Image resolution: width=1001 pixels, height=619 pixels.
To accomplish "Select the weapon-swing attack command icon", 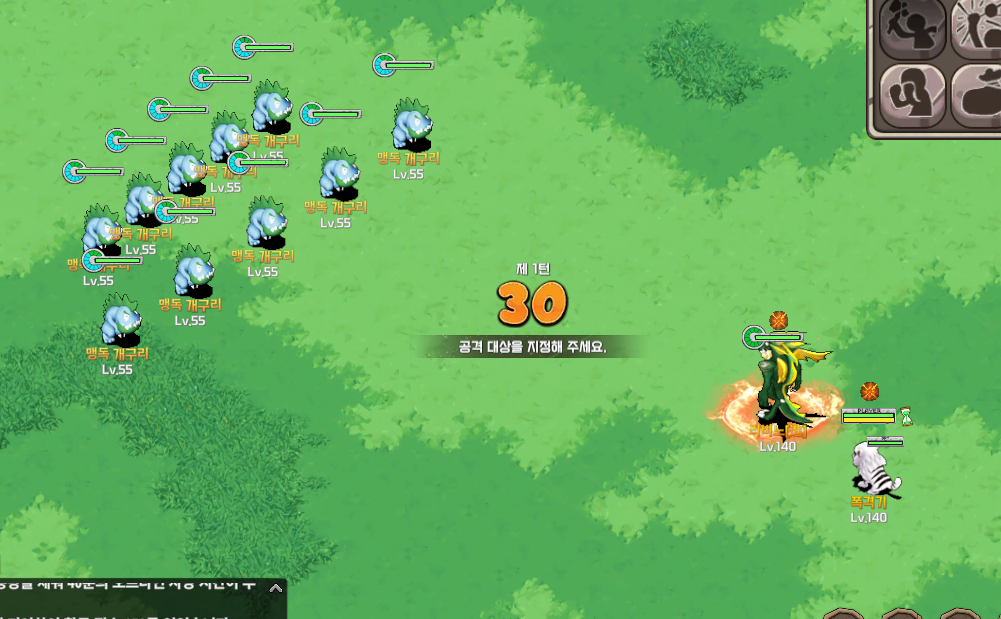I will point(912,30).
